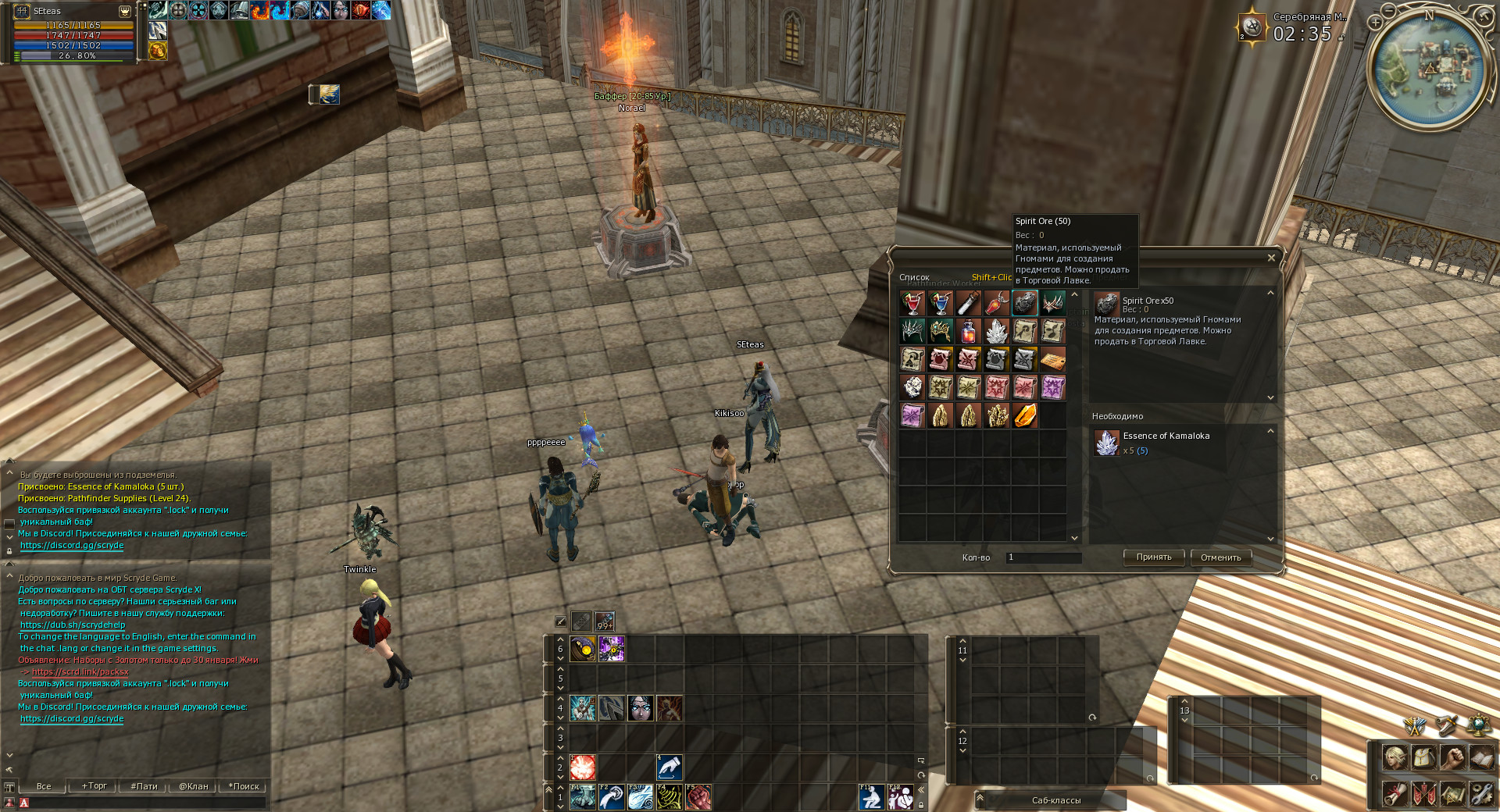Switch chat to the @Клан tab

coord(193,786)
